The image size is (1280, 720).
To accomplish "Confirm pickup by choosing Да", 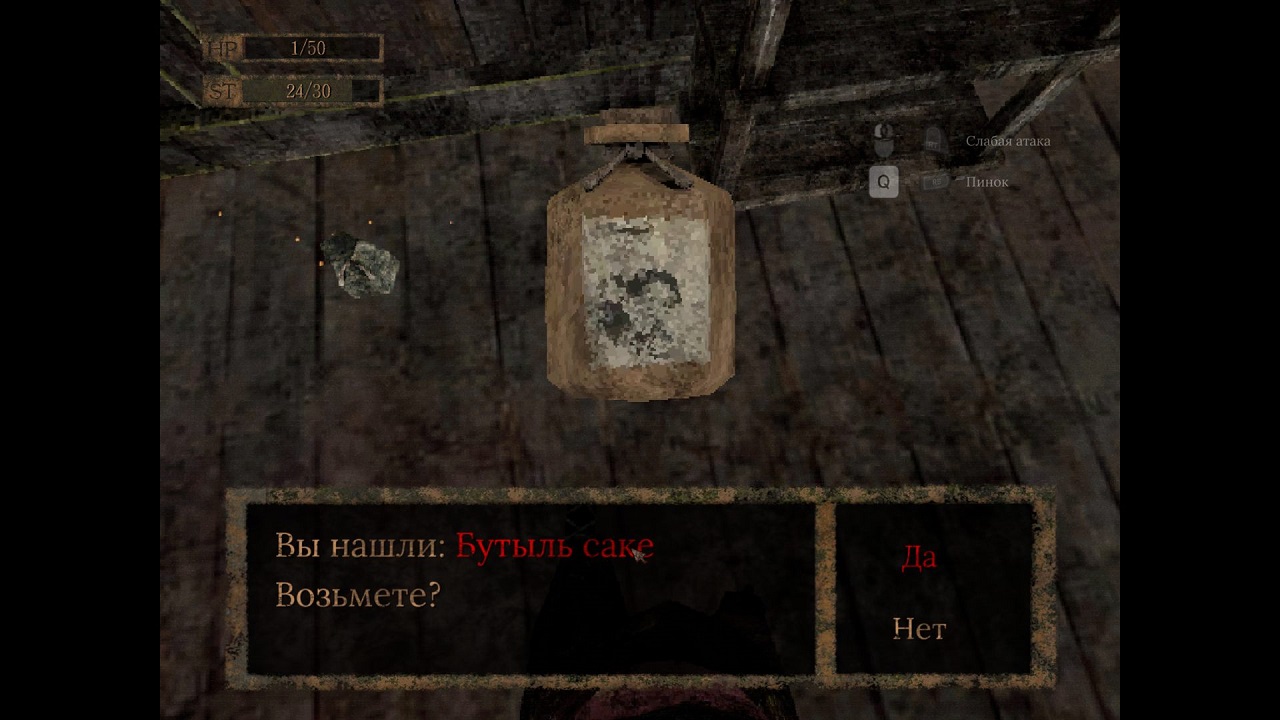I will [919, 559].
